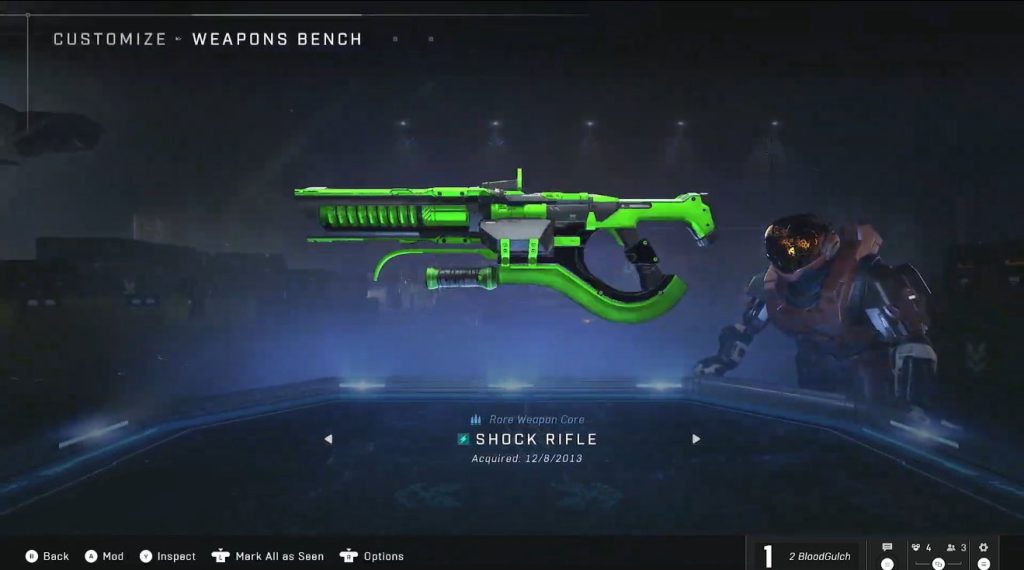The width and height of the screenshot is (1024, 570).
Task: Switch to the next weapon core arrow
Action: (696, 439)
